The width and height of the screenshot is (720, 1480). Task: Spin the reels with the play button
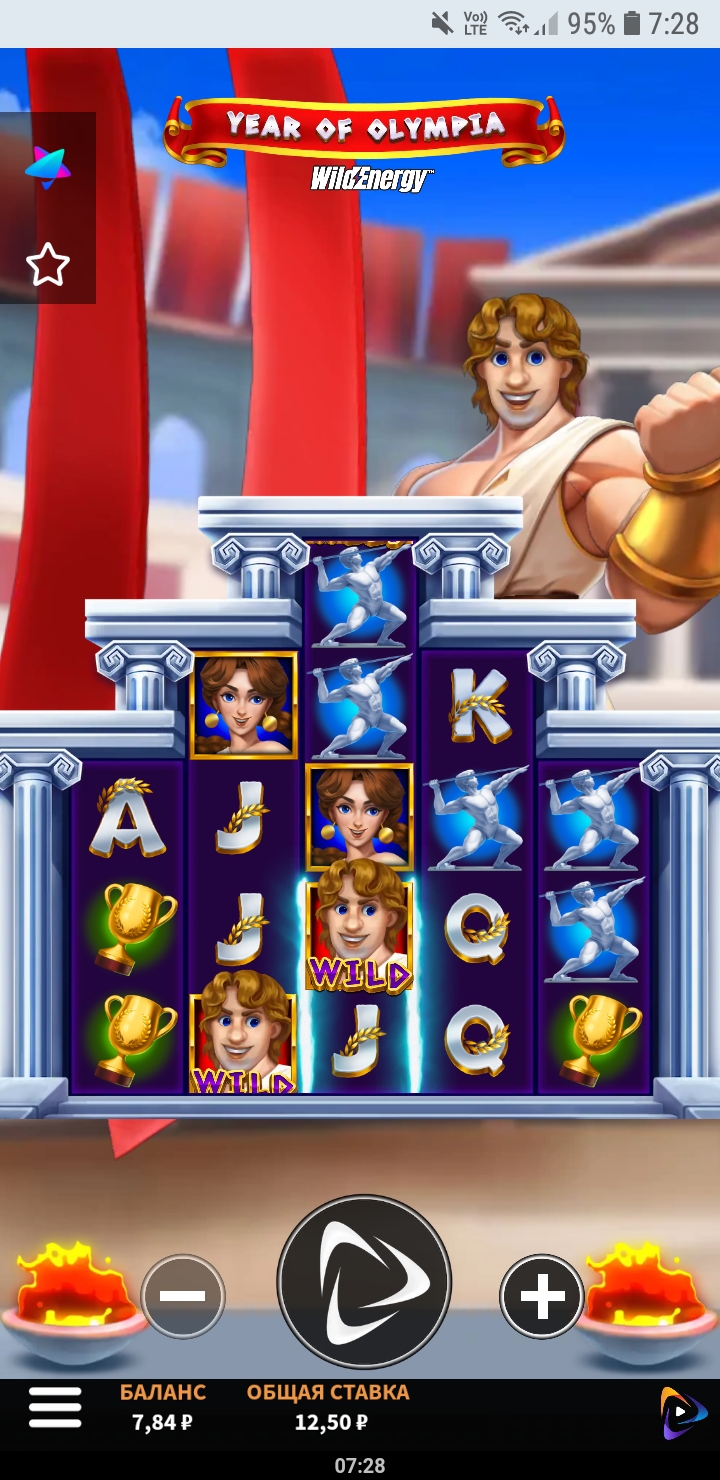[364, 1282]
